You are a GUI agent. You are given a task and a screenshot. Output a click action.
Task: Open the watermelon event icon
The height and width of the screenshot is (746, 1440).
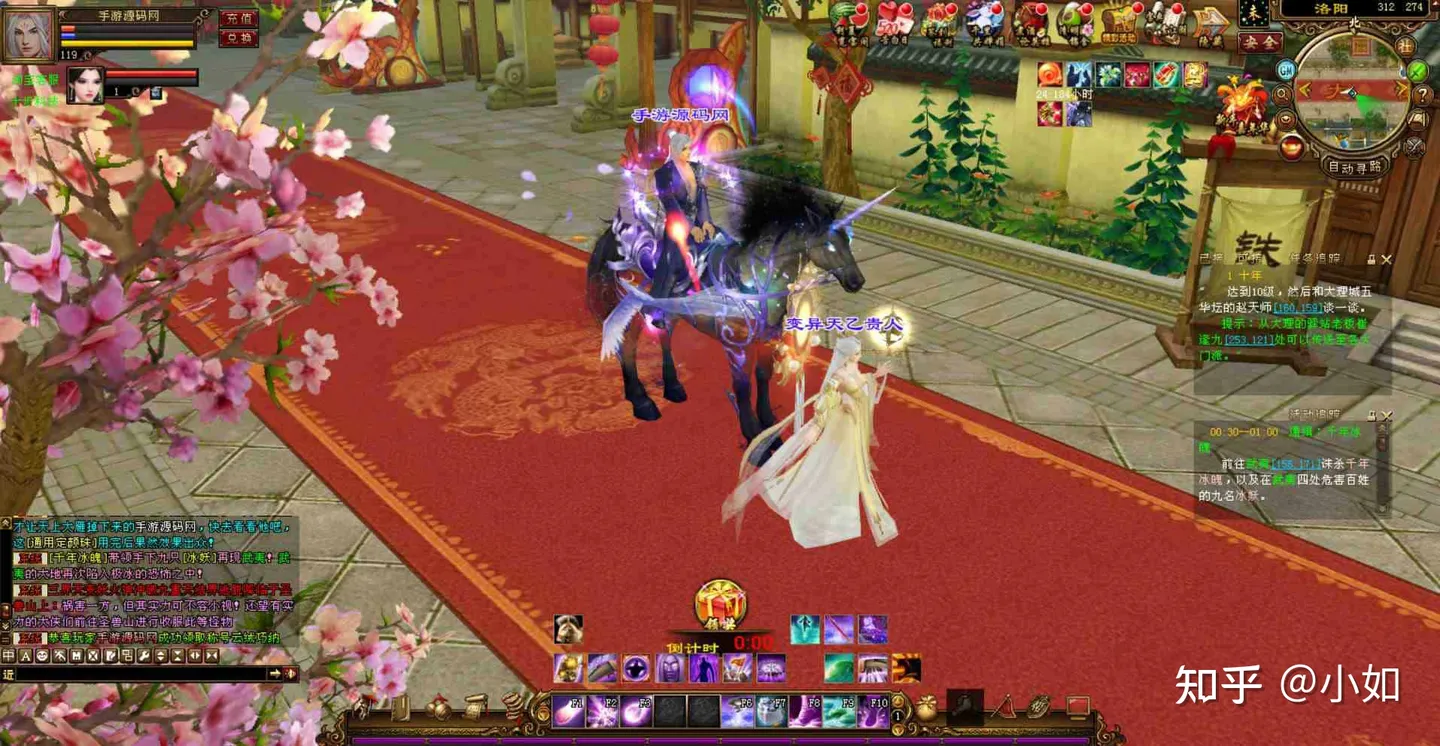[x=851, y=22]
